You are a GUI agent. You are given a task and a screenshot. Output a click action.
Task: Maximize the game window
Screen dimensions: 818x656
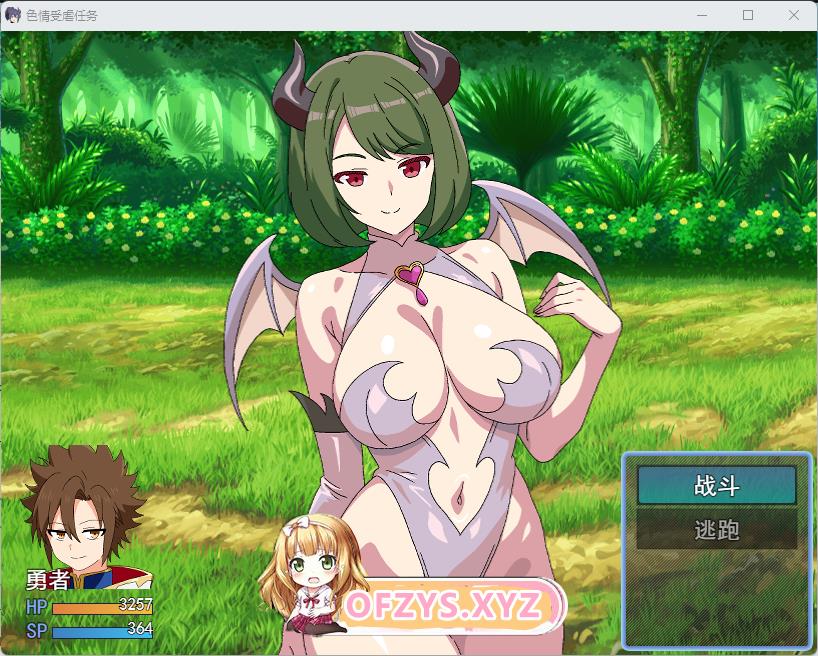click(x=748, y=15)
